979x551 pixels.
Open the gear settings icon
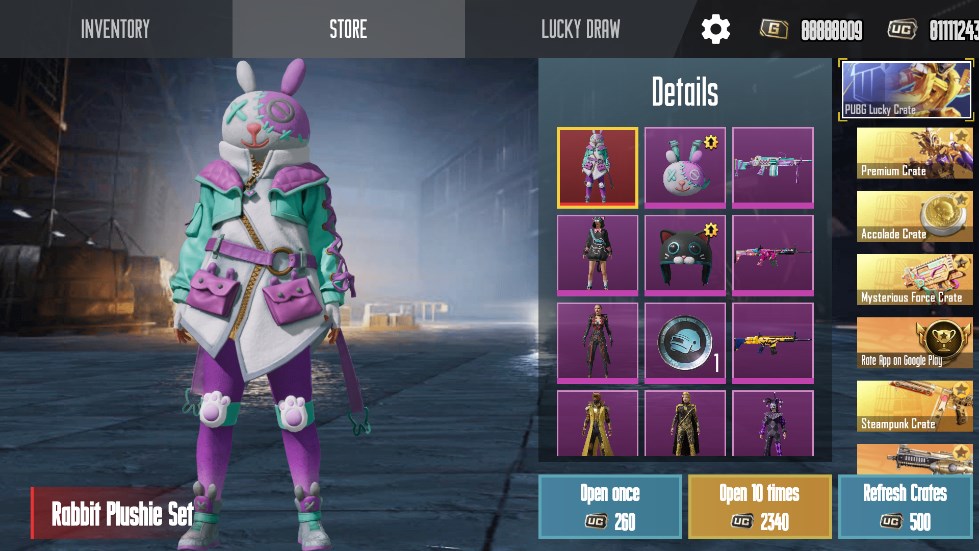(715, 29)
